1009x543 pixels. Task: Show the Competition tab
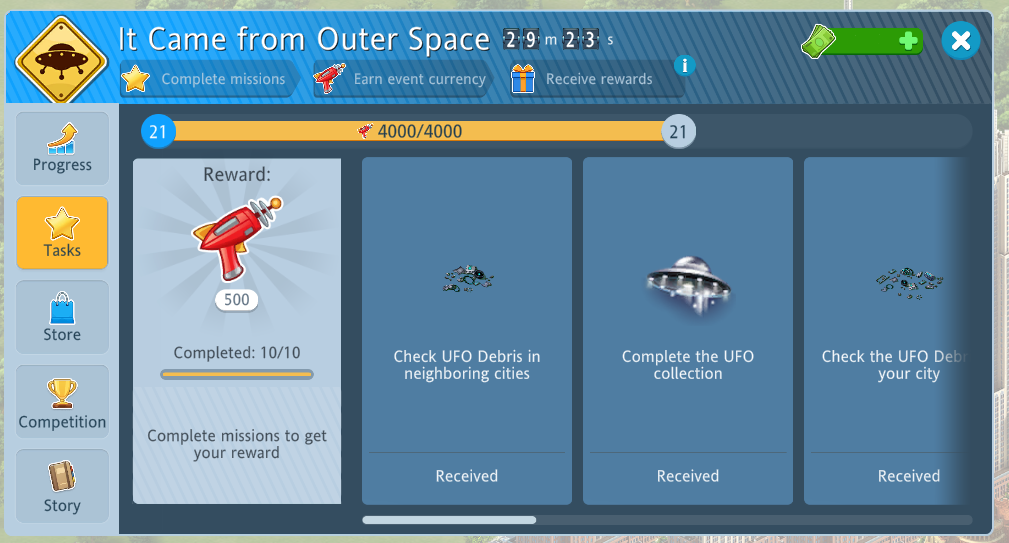[x=62, y=401]
